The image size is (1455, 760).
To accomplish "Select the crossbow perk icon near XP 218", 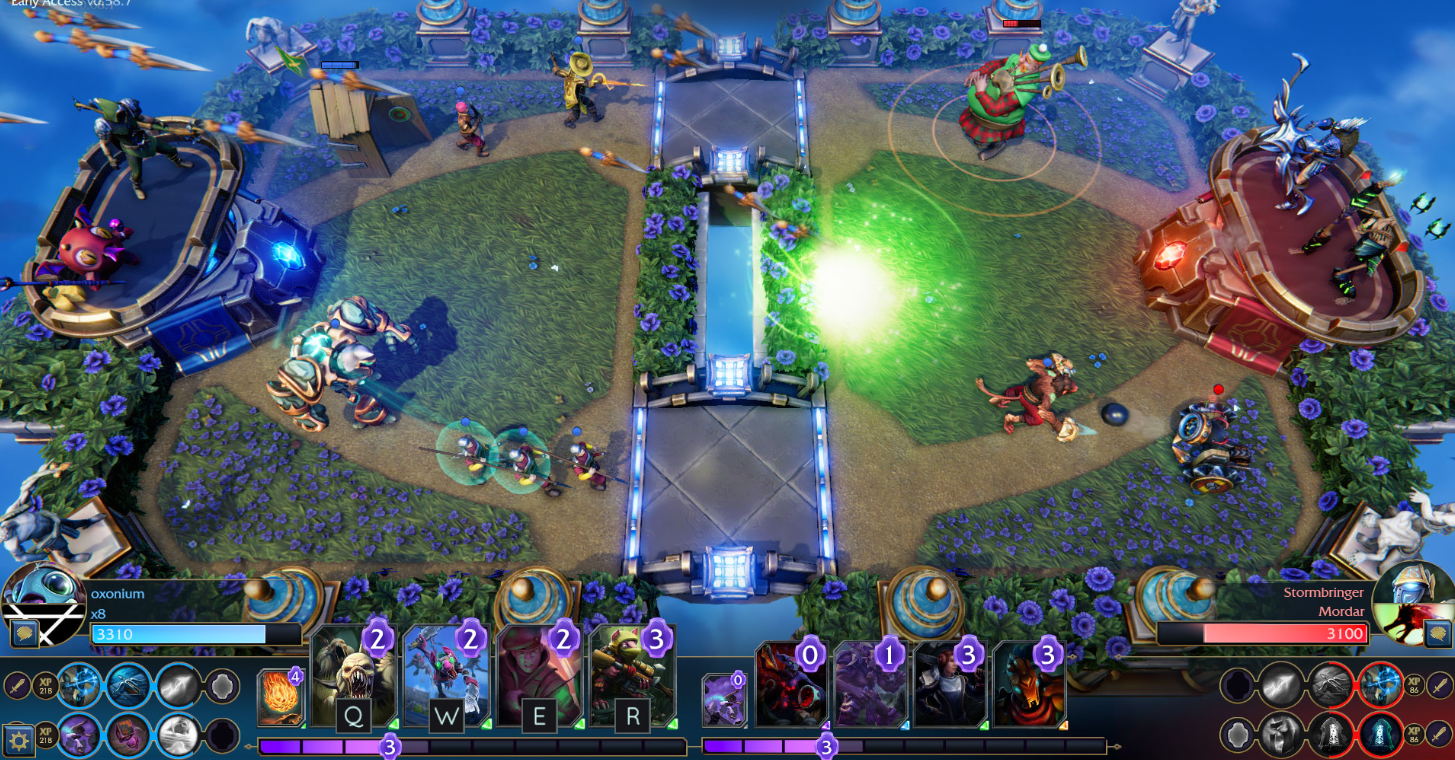I will pyautogui.click(x=126, y=687).
